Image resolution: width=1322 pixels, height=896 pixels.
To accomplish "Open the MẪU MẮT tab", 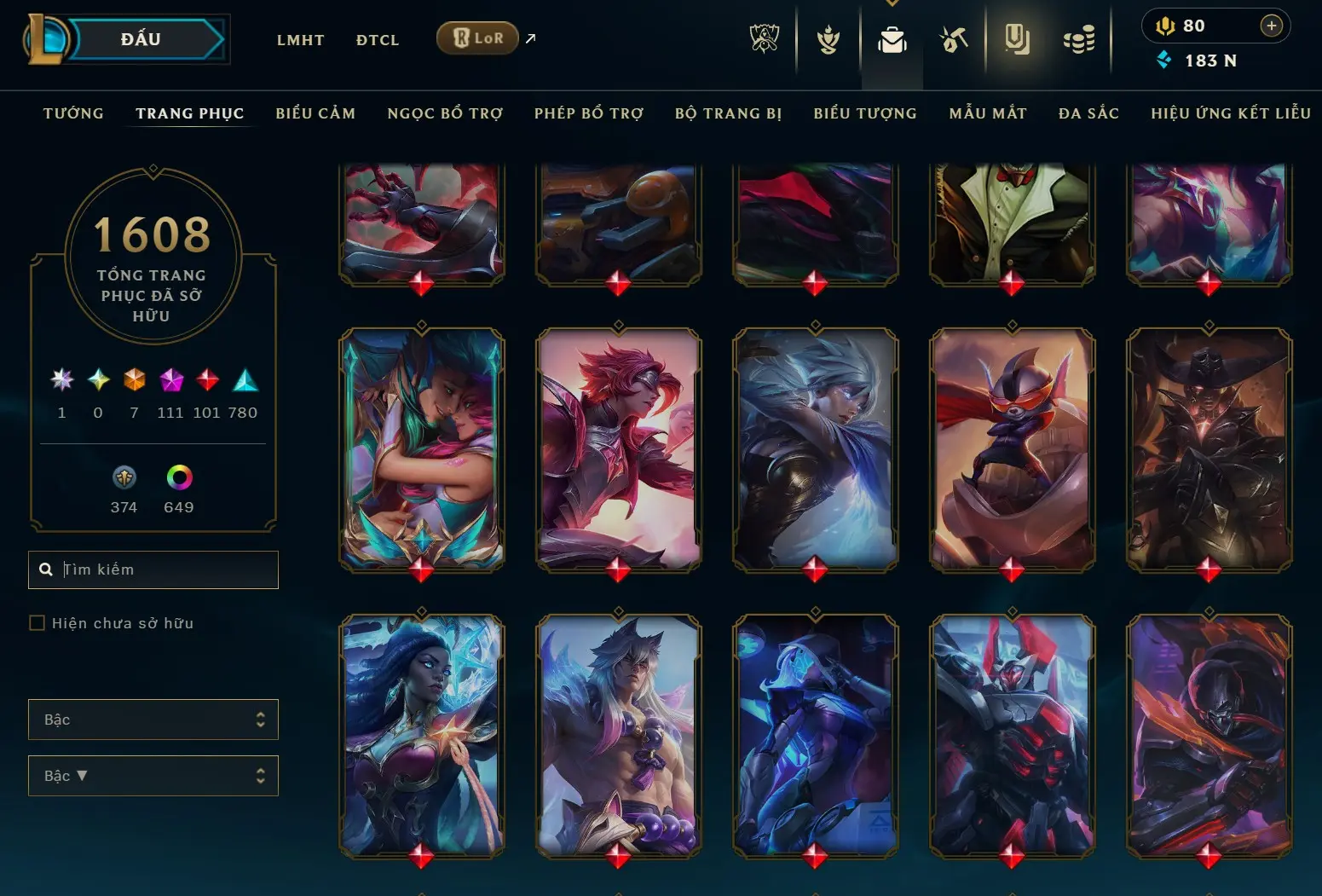I will click(988, 113).
